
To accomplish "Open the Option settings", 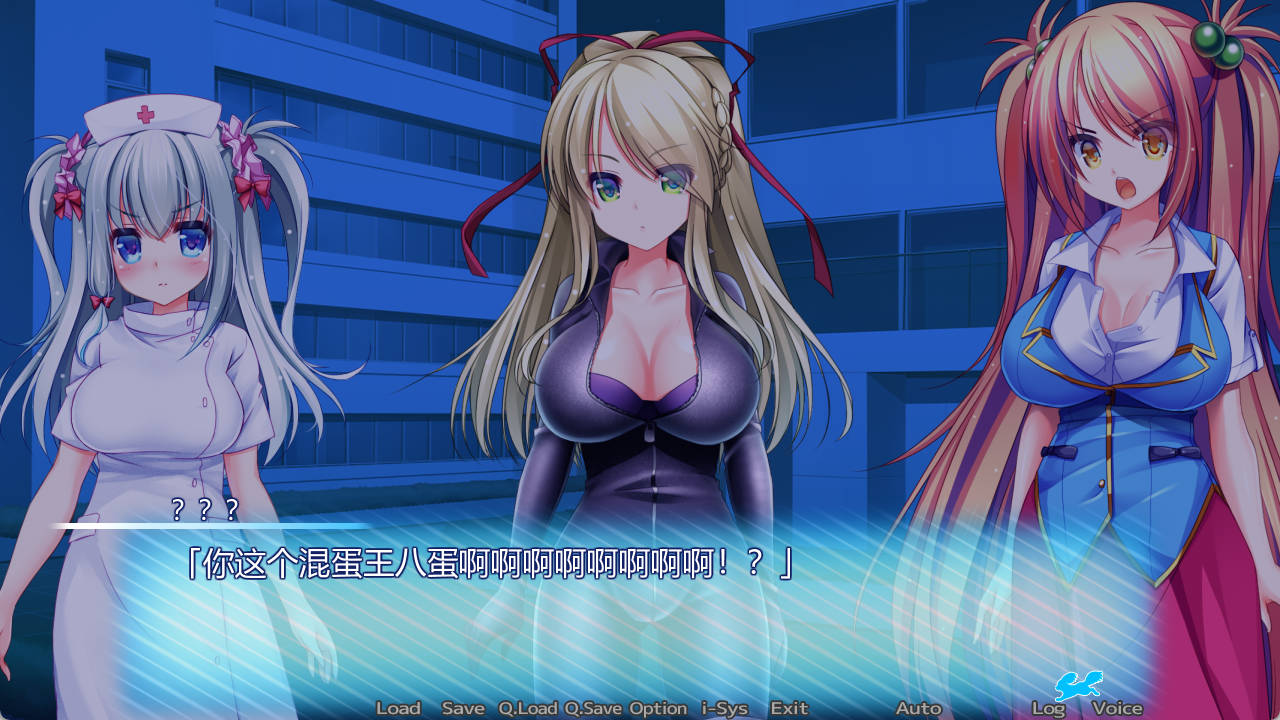I will click(x=658, y=708).
